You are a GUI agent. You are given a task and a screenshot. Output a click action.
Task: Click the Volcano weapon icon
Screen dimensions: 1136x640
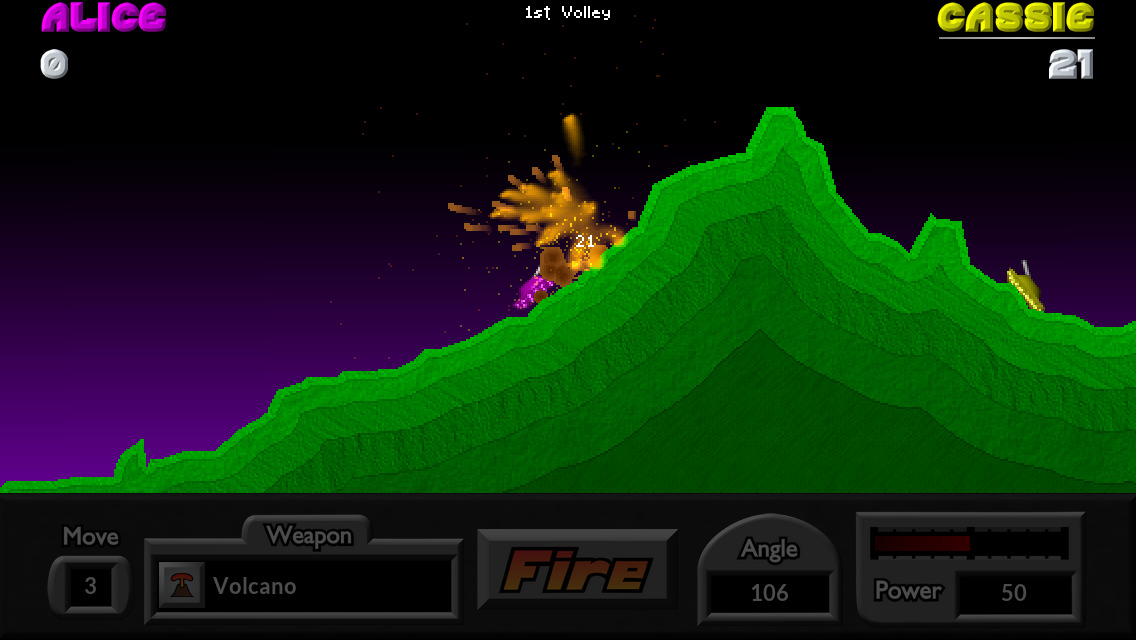[181, 586]
